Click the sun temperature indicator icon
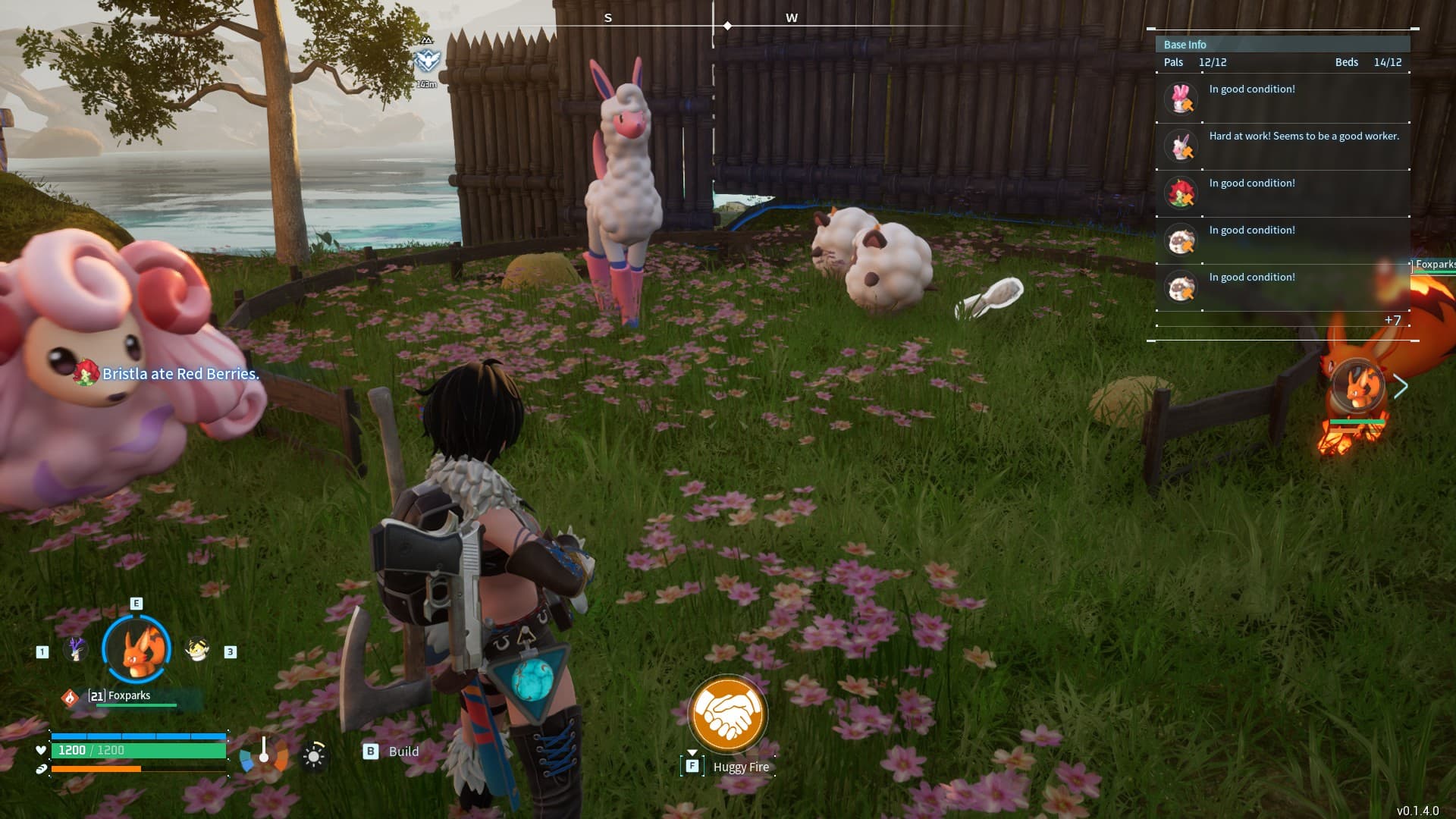1456x819 pixels. pyautogui.click(x=314, y=756)
